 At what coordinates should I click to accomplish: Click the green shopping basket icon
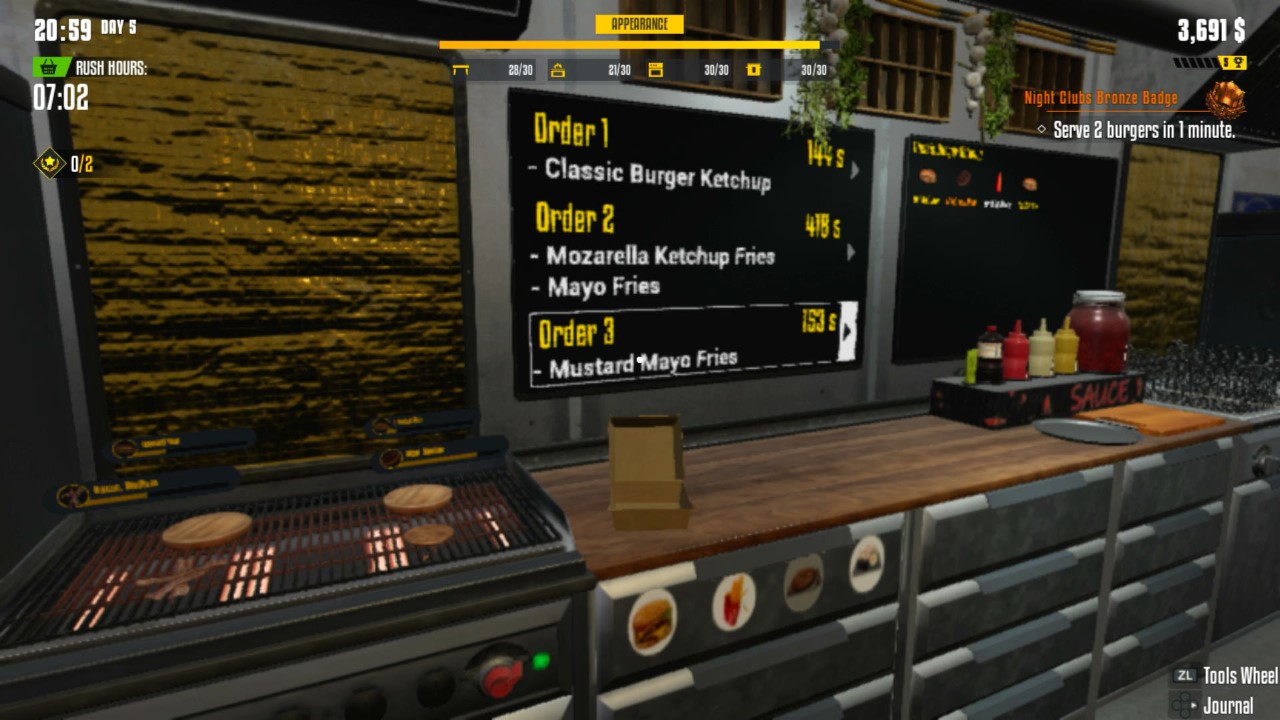pos(48,67)
